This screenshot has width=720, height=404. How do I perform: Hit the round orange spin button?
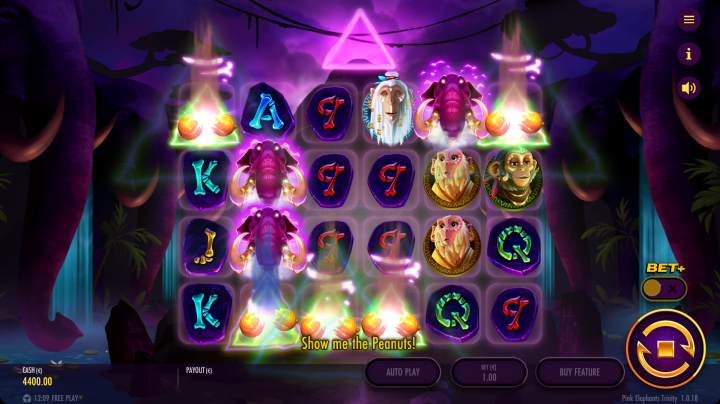[665, 349]
